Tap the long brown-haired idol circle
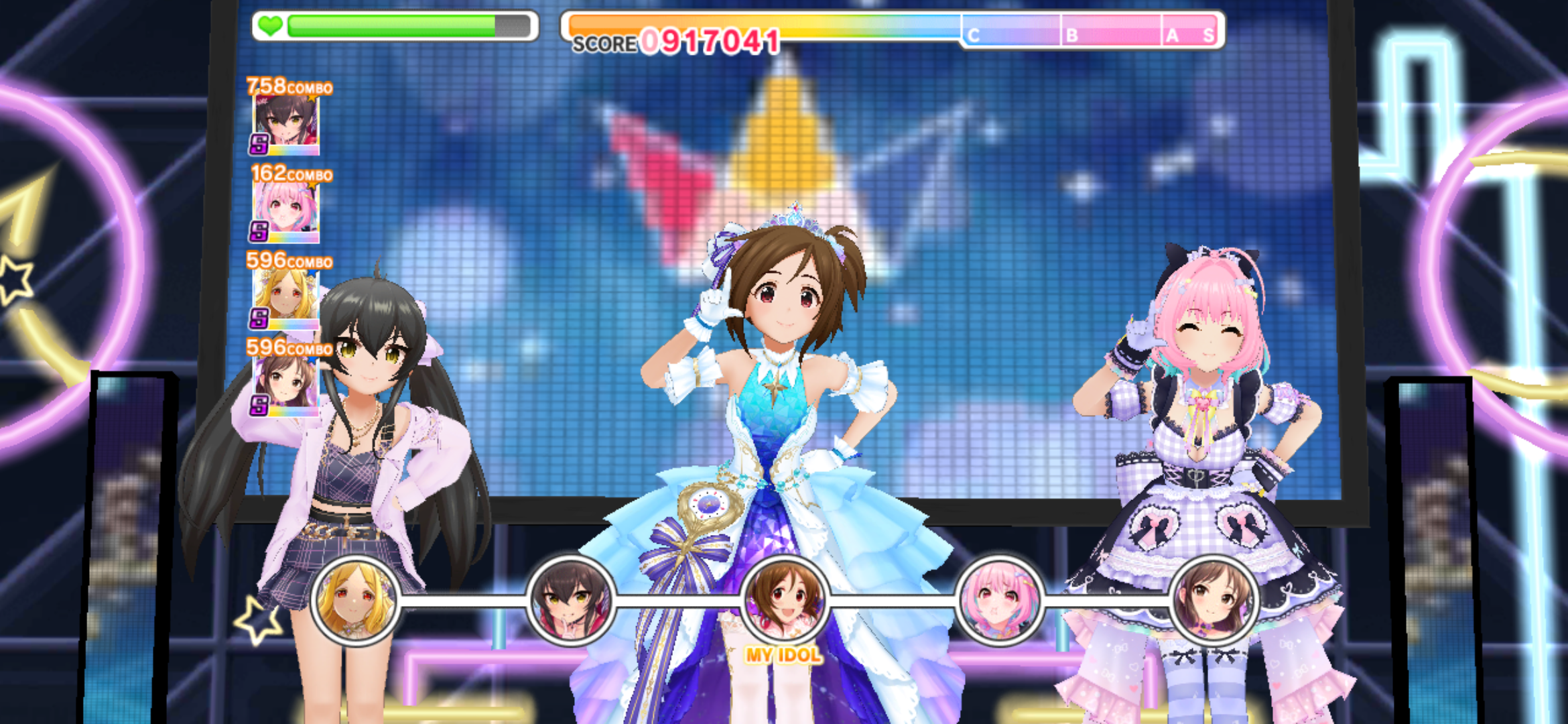Image resolution: width=1568 pixels, height=724 pixels. [x=1214, y=601]
